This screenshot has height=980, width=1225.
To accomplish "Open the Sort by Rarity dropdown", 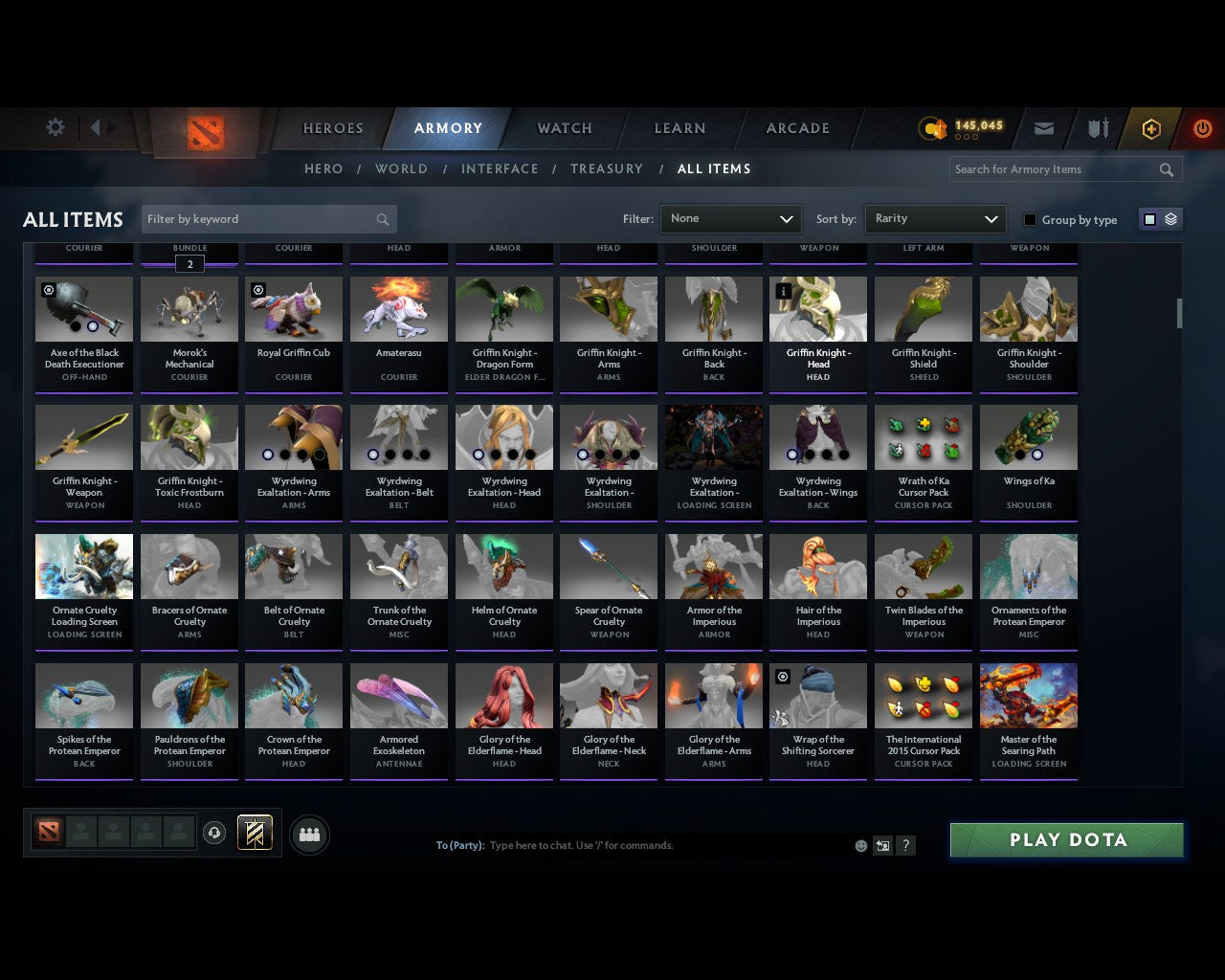I will (x=935, y=218).
